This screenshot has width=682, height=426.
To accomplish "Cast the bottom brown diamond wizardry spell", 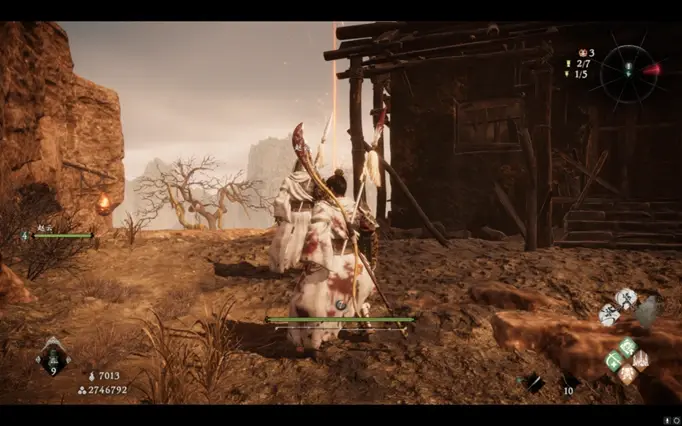I will tap(627, 374).
